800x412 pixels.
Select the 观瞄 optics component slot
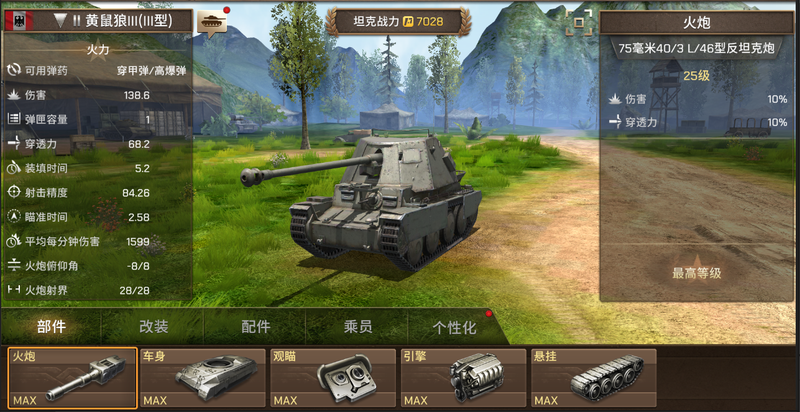[332, 378]
